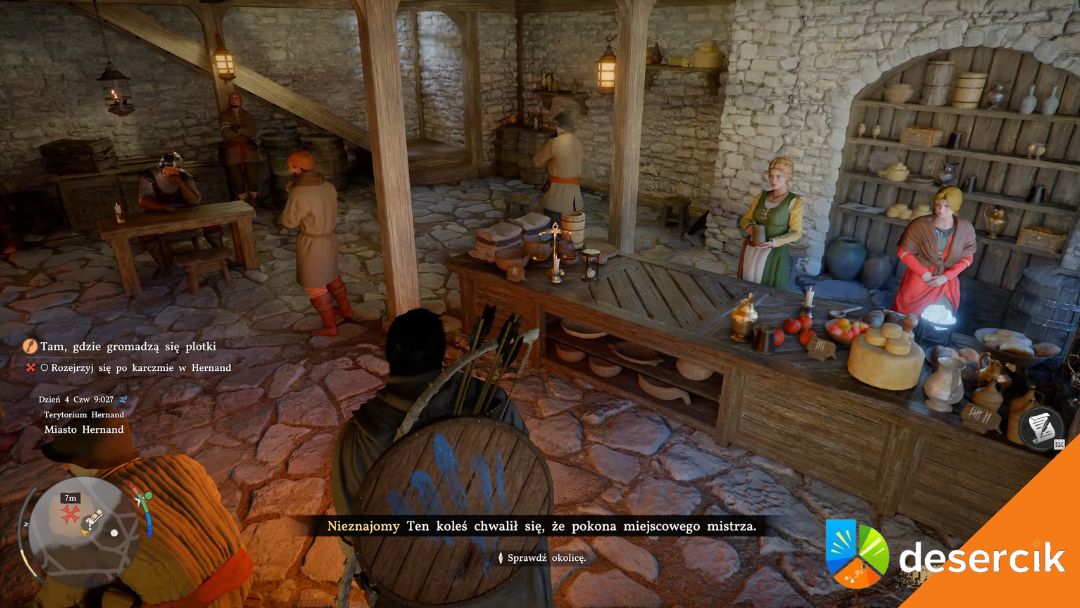Click the objective "Rozejrzyj się po karczmie w Hernand"
1080x608 pixels.
(x=135, y=368)
